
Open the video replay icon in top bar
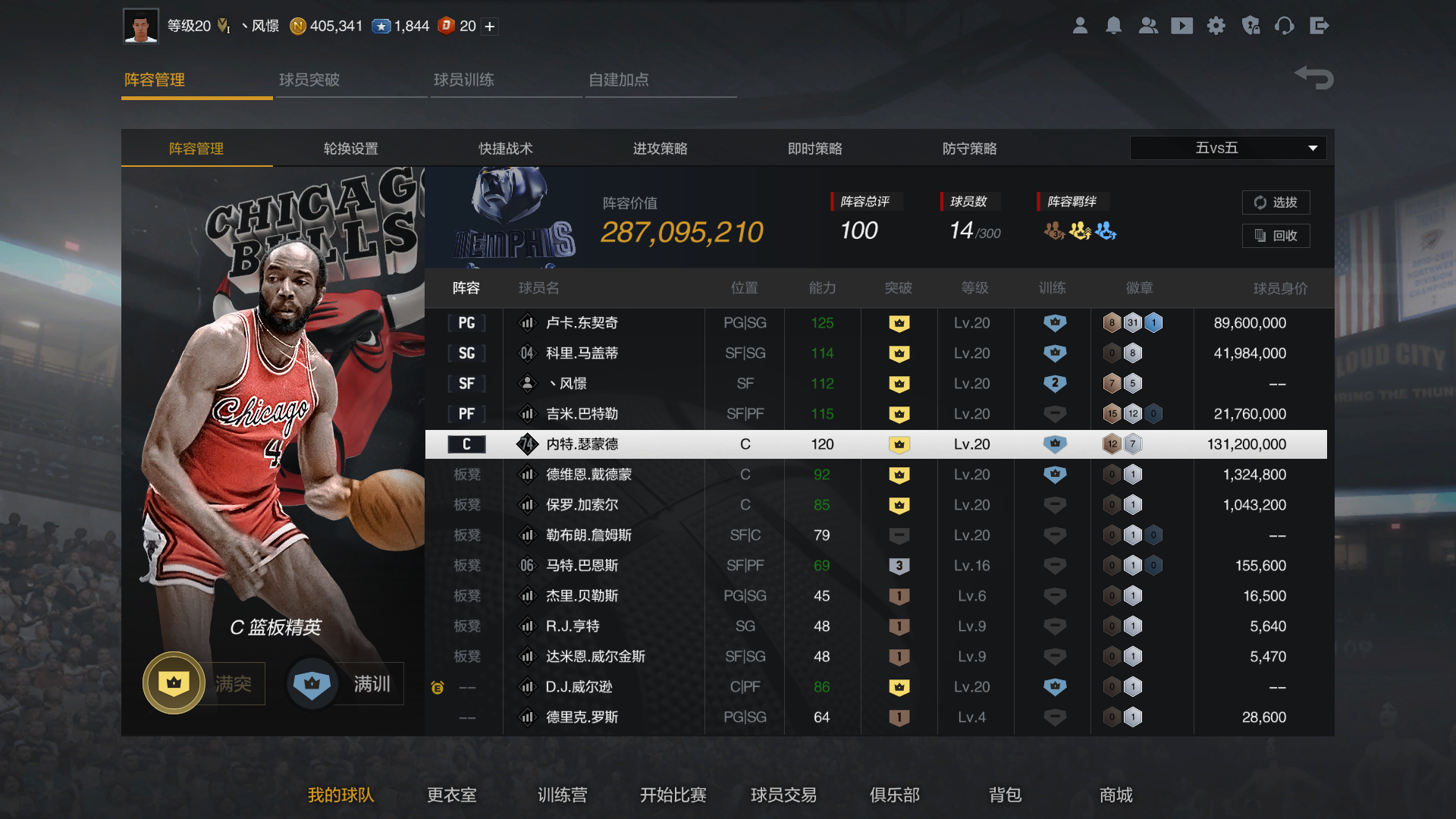click(x=1181, y=25)
